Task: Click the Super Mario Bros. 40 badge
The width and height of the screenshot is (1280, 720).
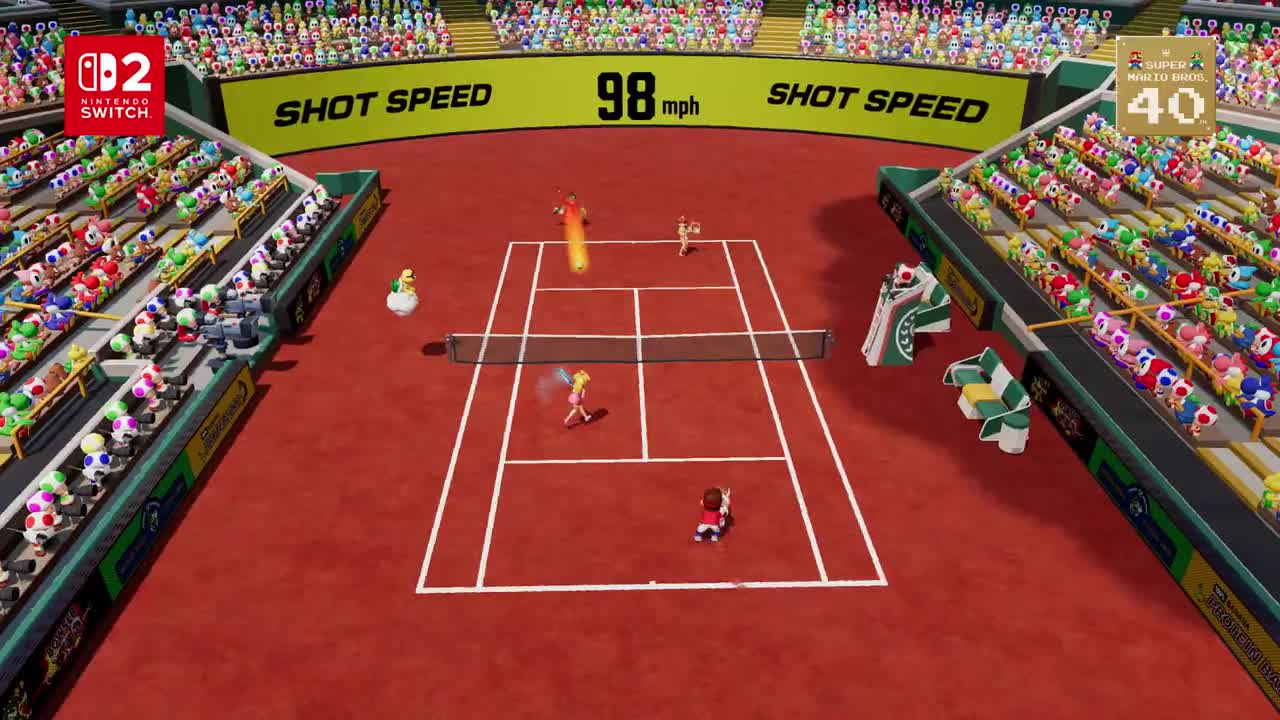Action: [1165, 86]
